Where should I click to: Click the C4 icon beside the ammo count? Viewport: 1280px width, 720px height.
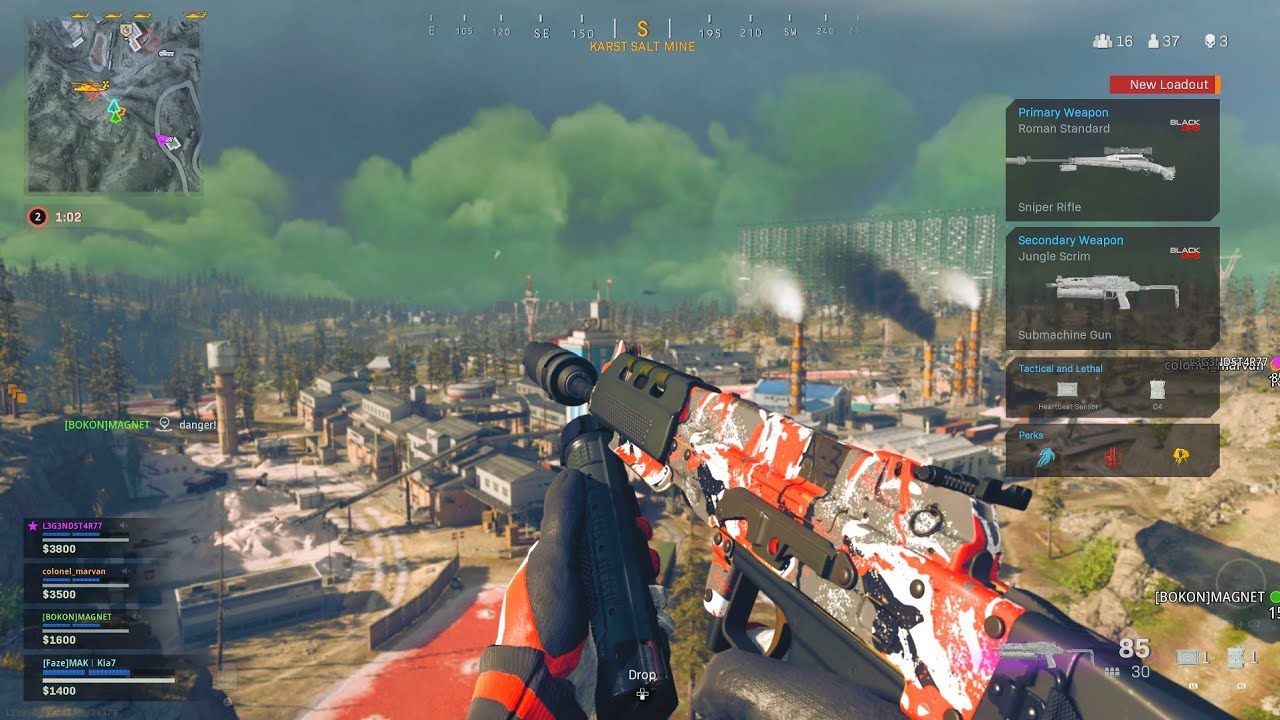[x=1237, y=657]
